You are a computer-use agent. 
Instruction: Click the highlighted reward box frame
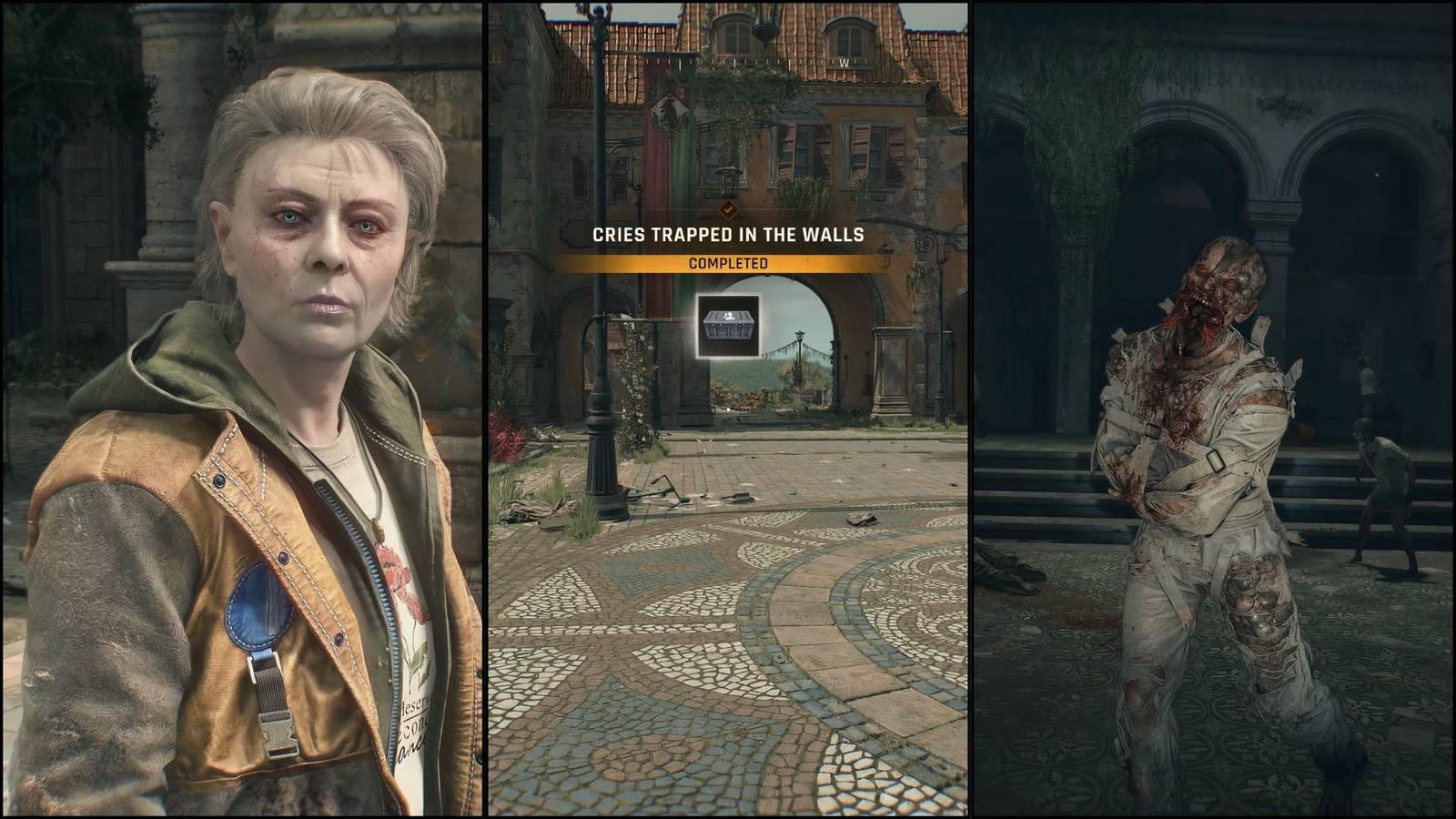tap(728, 328)
